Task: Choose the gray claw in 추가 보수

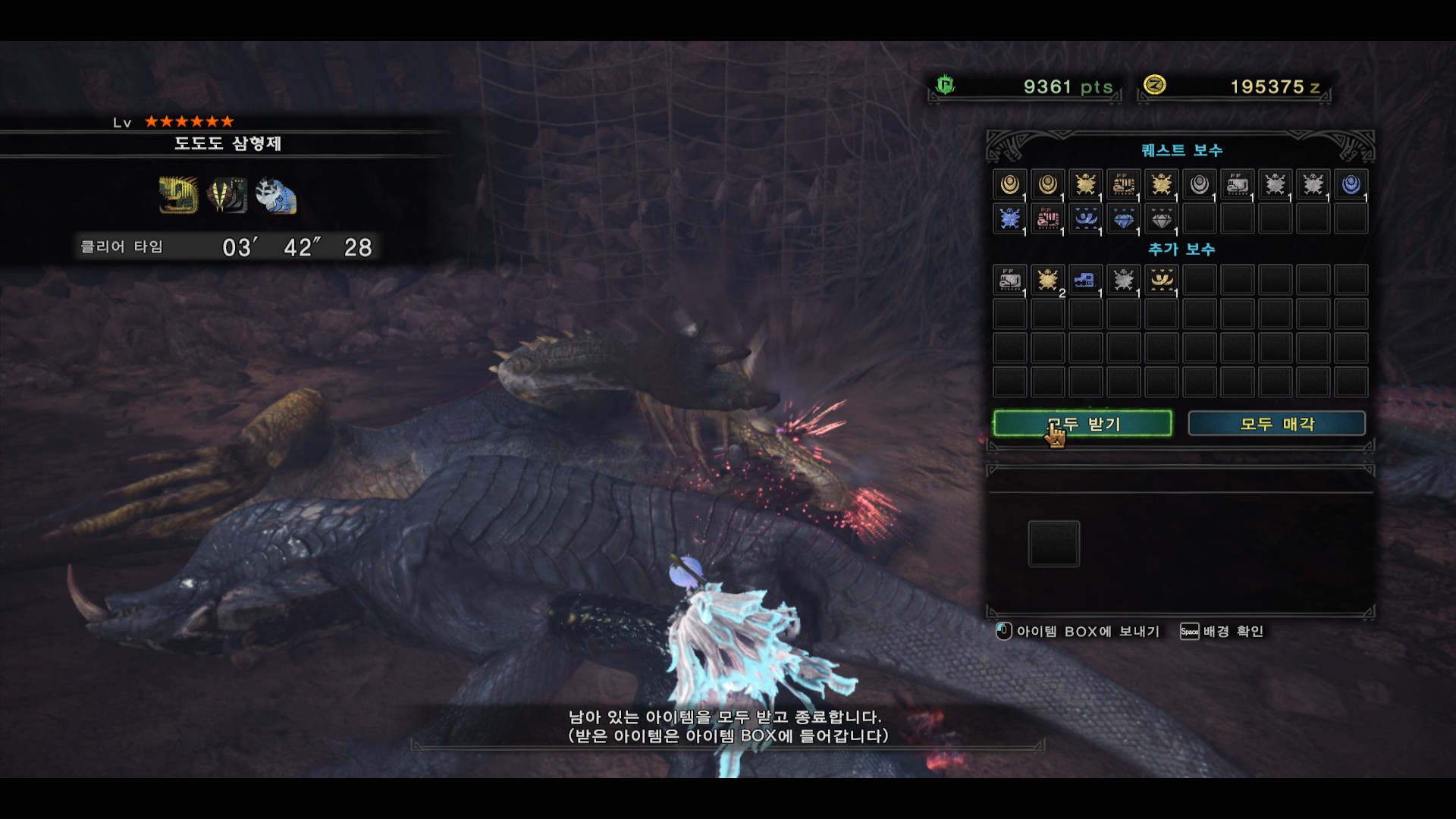Action: [x=1009, y=280]
